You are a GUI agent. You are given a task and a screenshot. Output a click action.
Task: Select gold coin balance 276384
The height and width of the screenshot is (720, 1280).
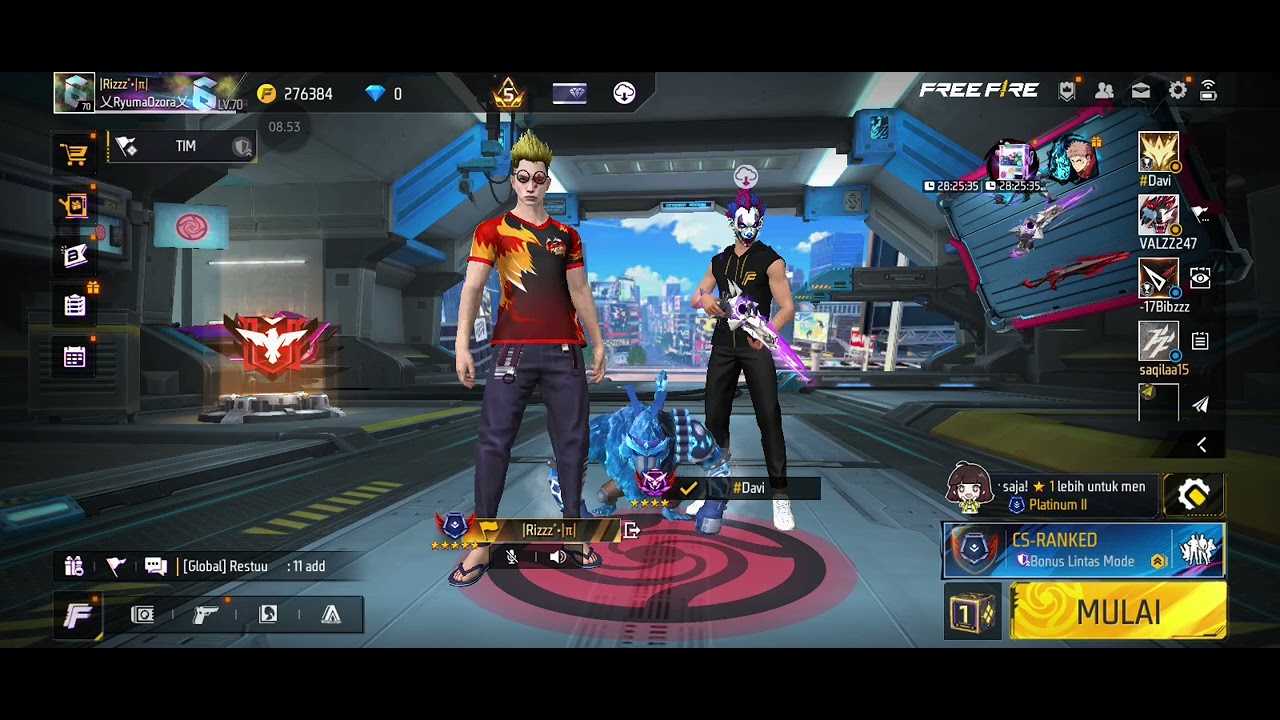click(x=295, y=94)
